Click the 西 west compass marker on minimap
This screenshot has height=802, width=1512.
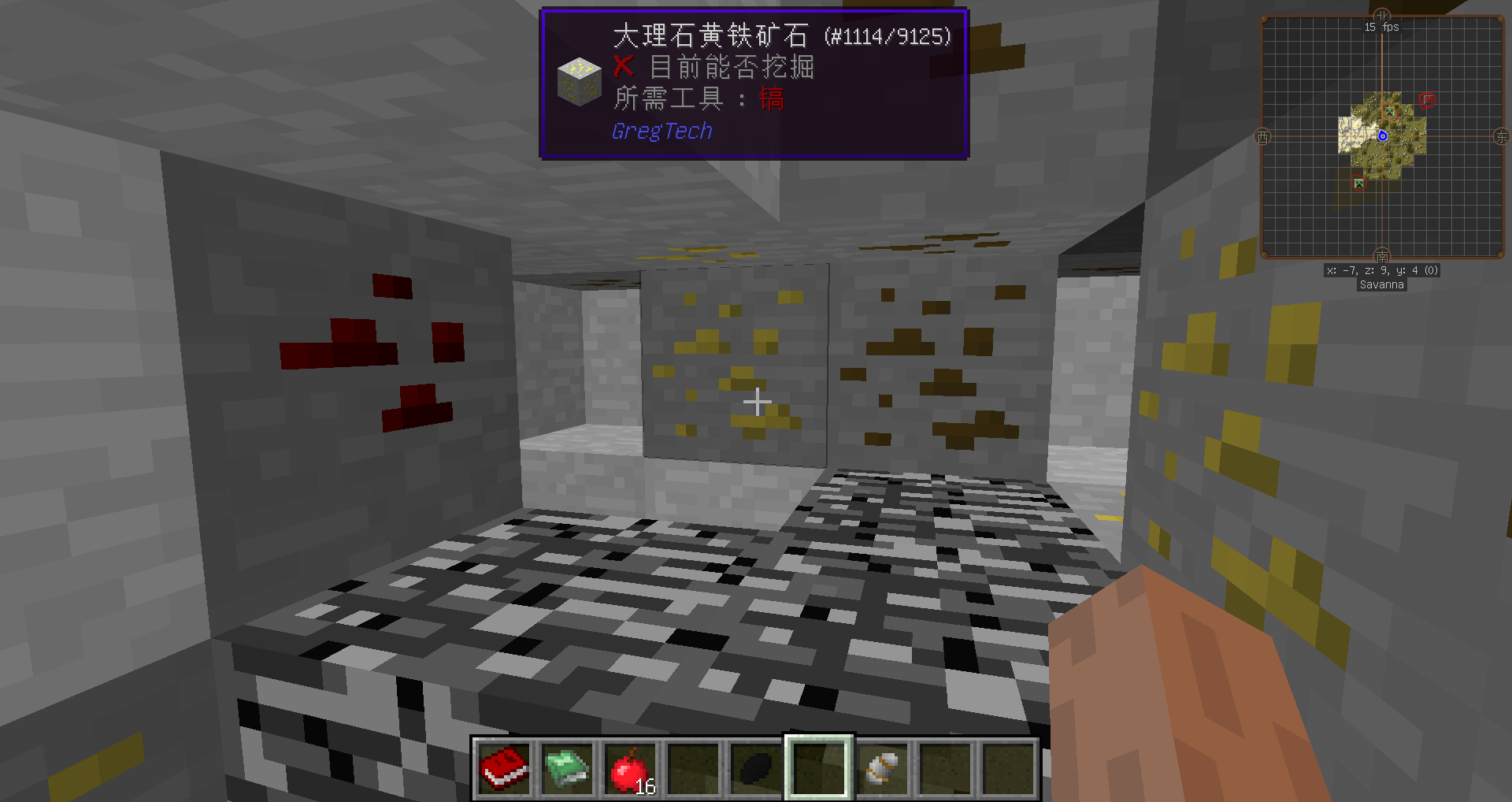coord(1262,136)
